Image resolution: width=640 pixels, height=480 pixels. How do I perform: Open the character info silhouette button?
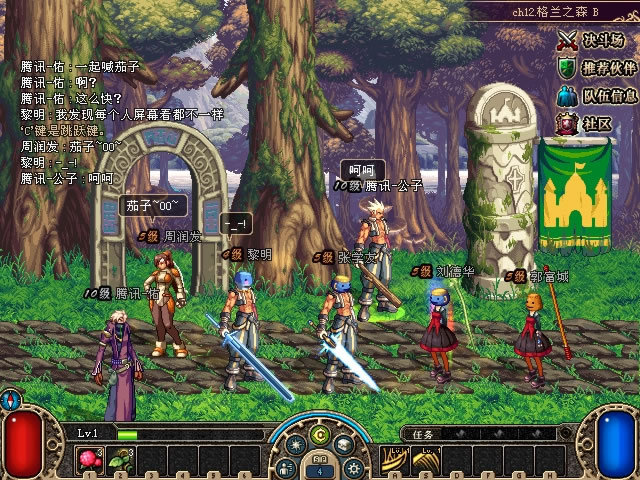pos(287,467)
